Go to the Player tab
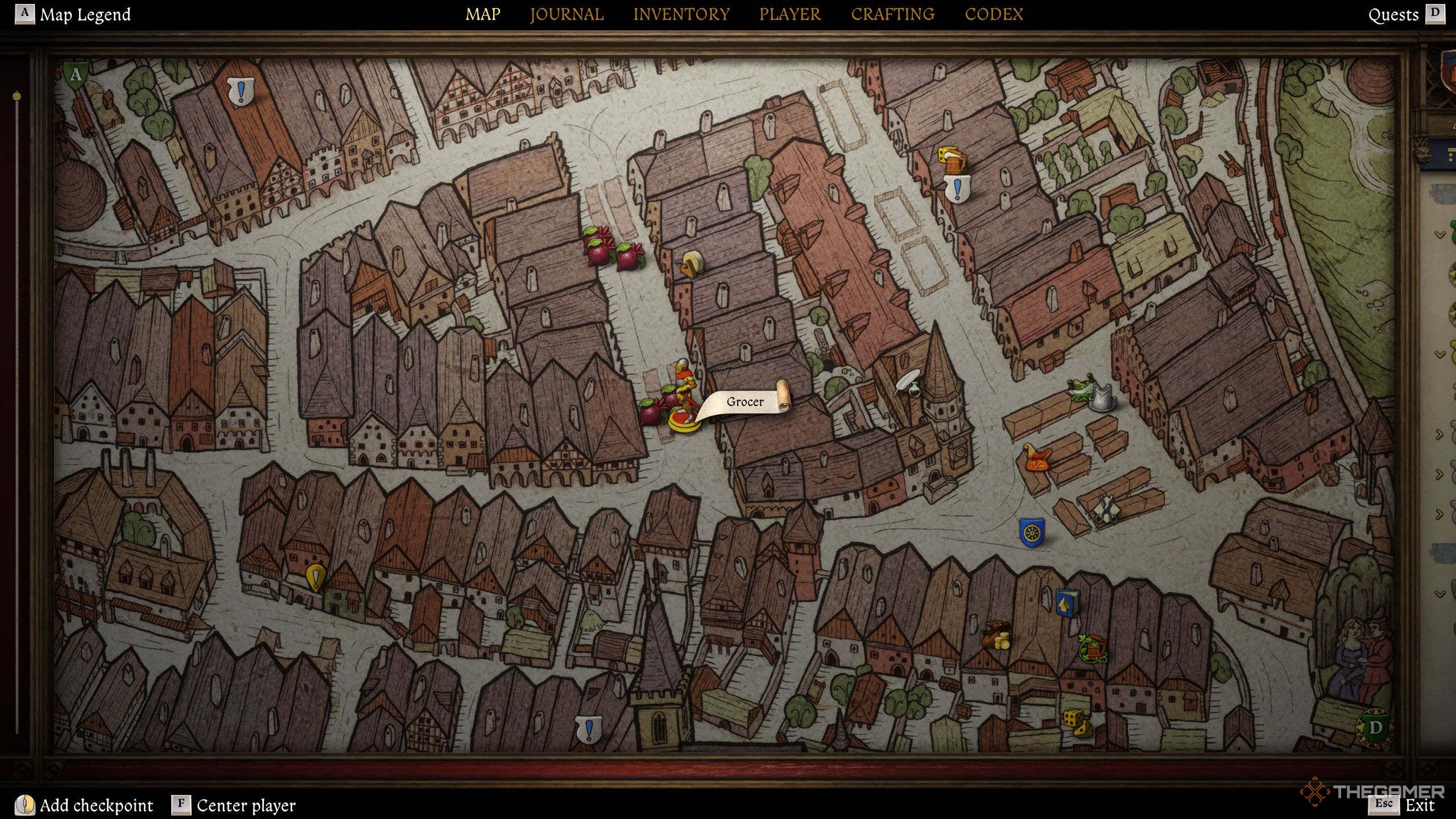 pos(790,14)
